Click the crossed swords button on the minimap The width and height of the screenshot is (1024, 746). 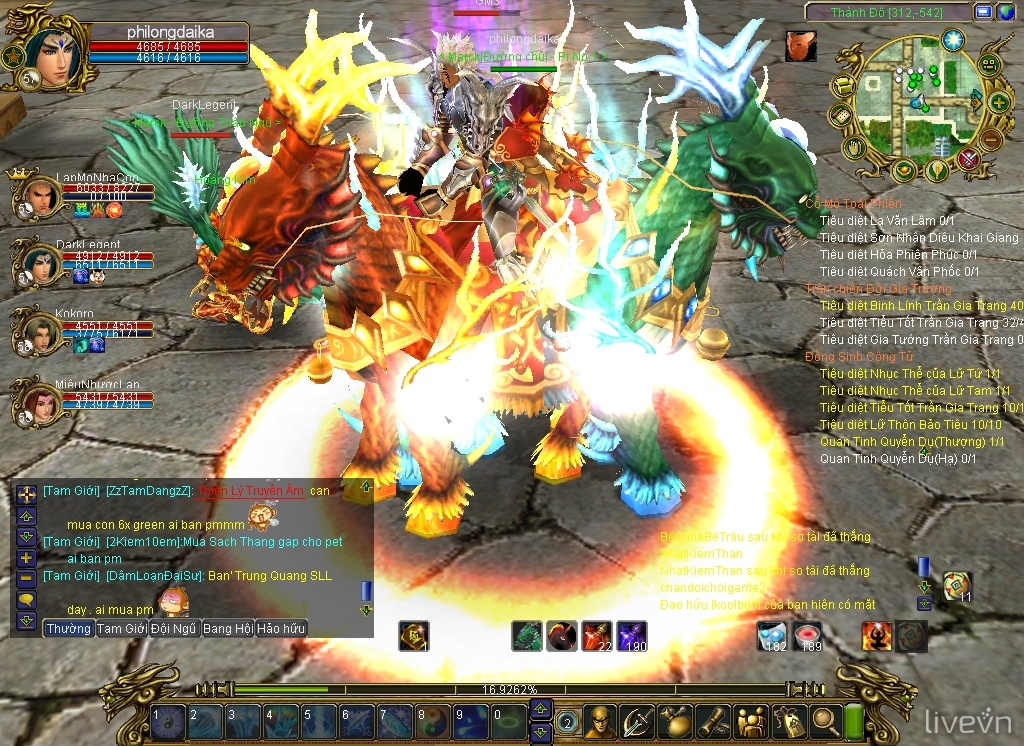967,158
